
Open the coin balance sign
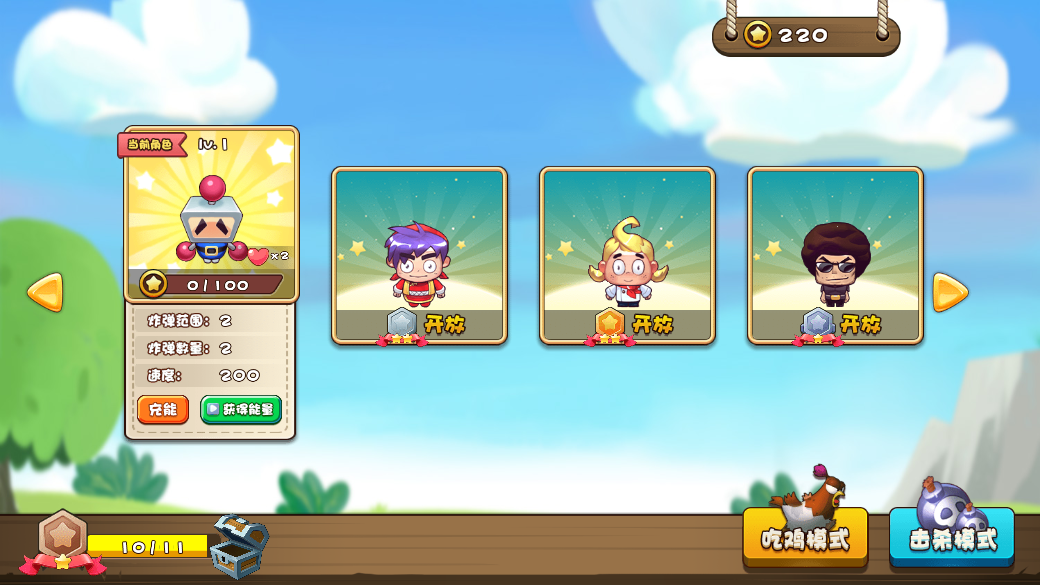805,36
